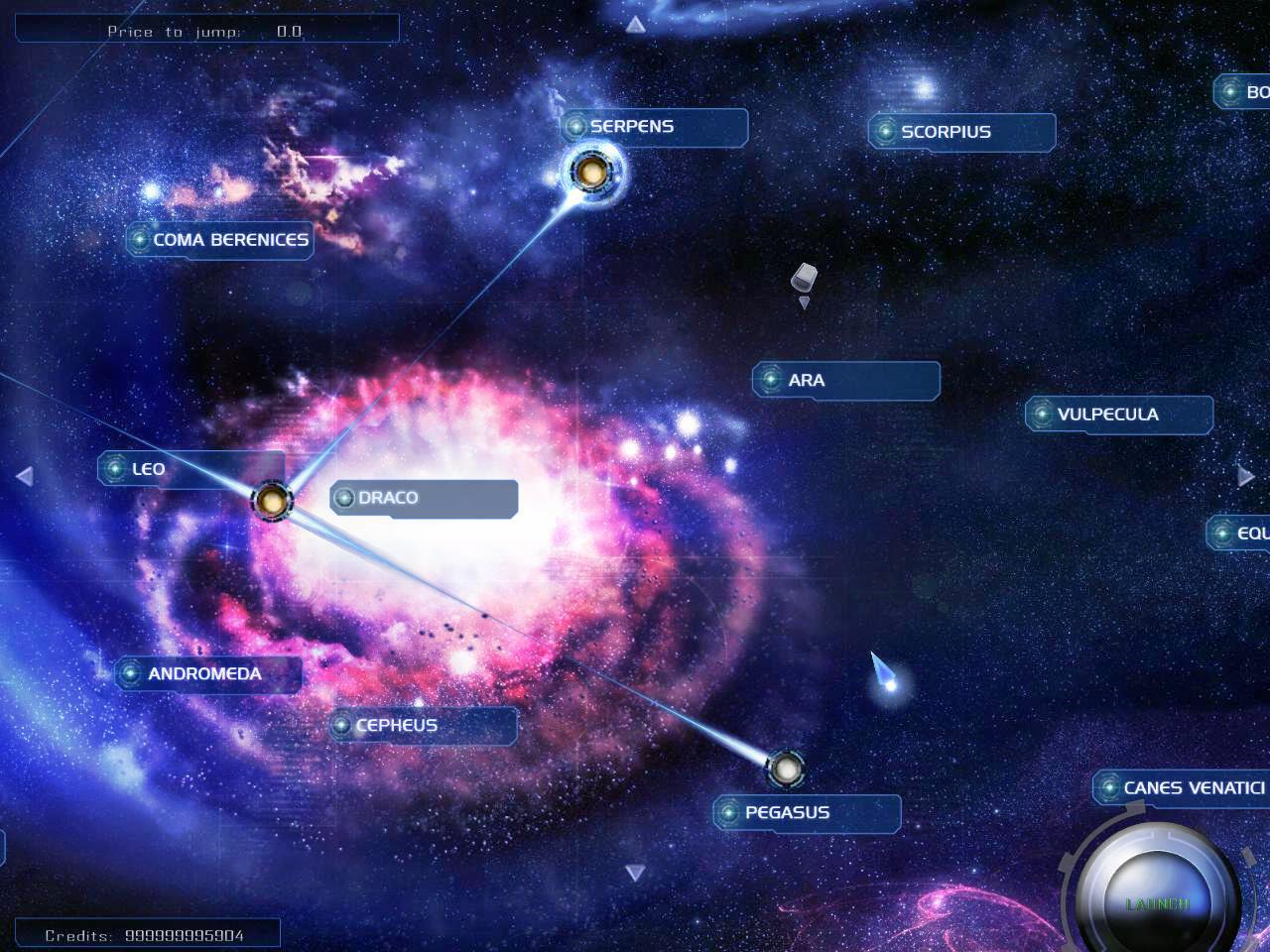Pan right with the right edge arrow

point(1247,475)
